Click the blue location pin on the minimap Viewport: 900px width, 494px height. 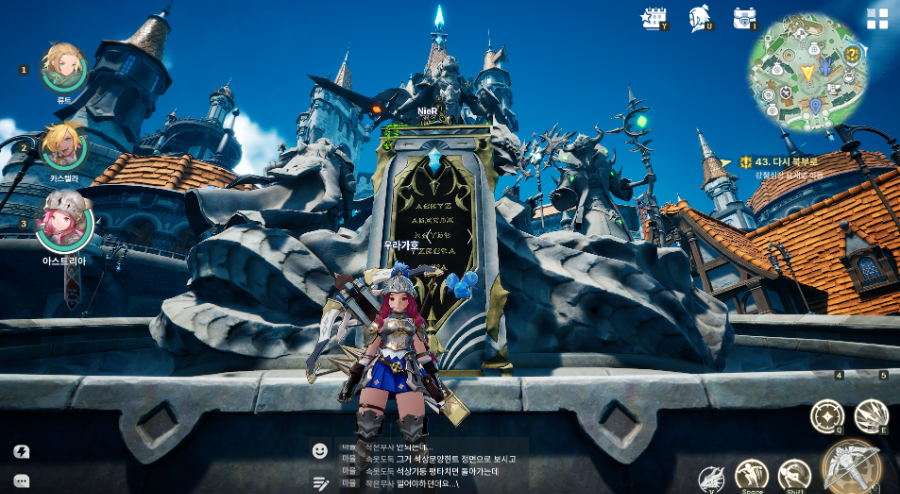click(x=815, y=105)
